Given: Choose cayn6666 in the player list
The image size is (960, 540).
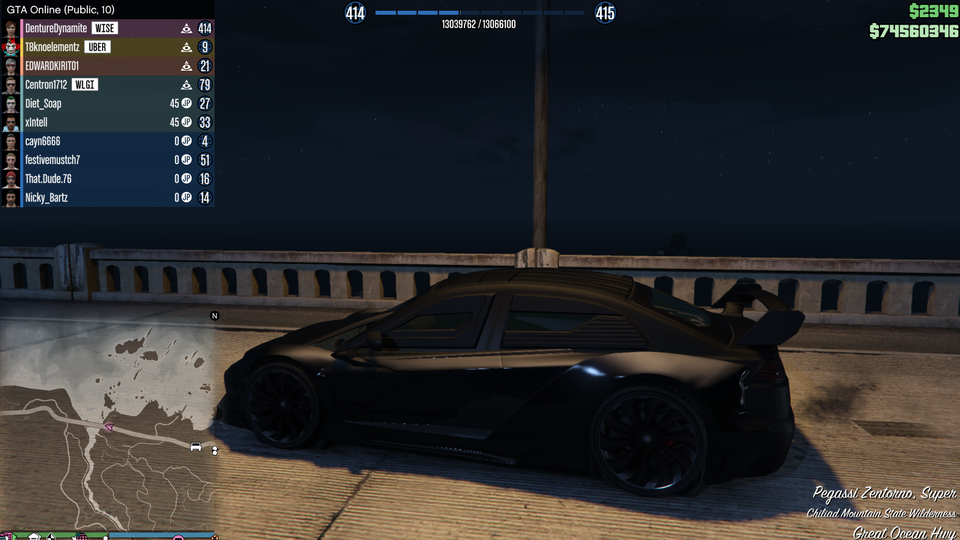Looking at the screenshot, I should tap(43, 141).
